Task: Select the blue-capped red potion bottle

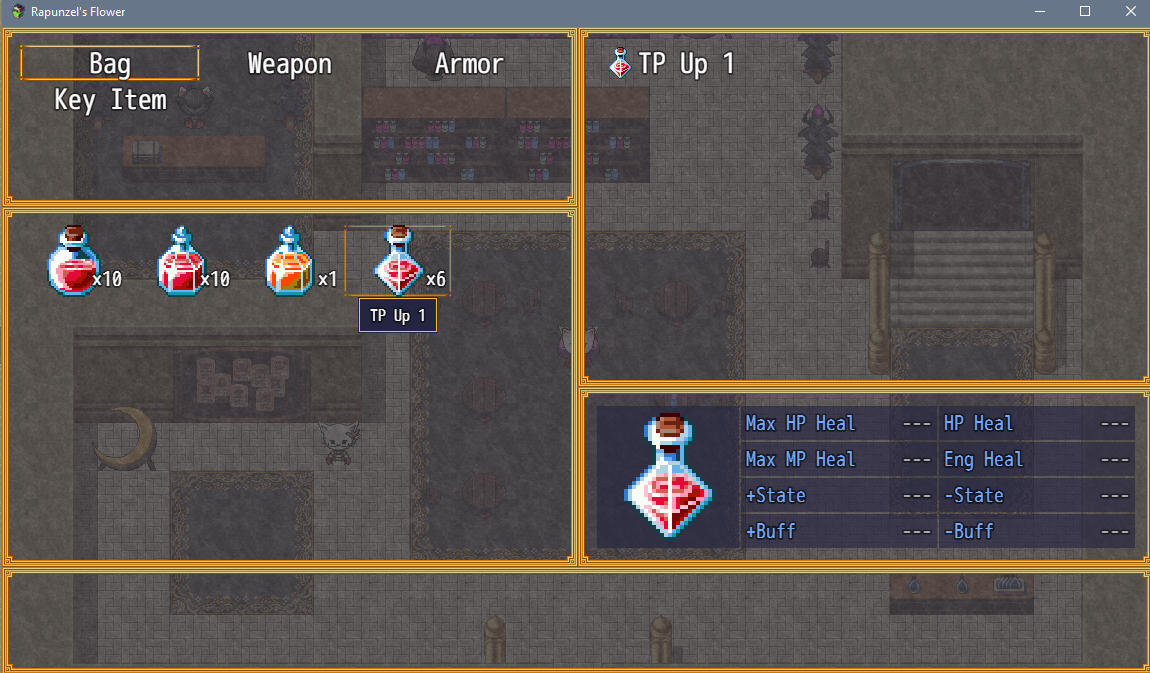Action: (x=183, y=262)
